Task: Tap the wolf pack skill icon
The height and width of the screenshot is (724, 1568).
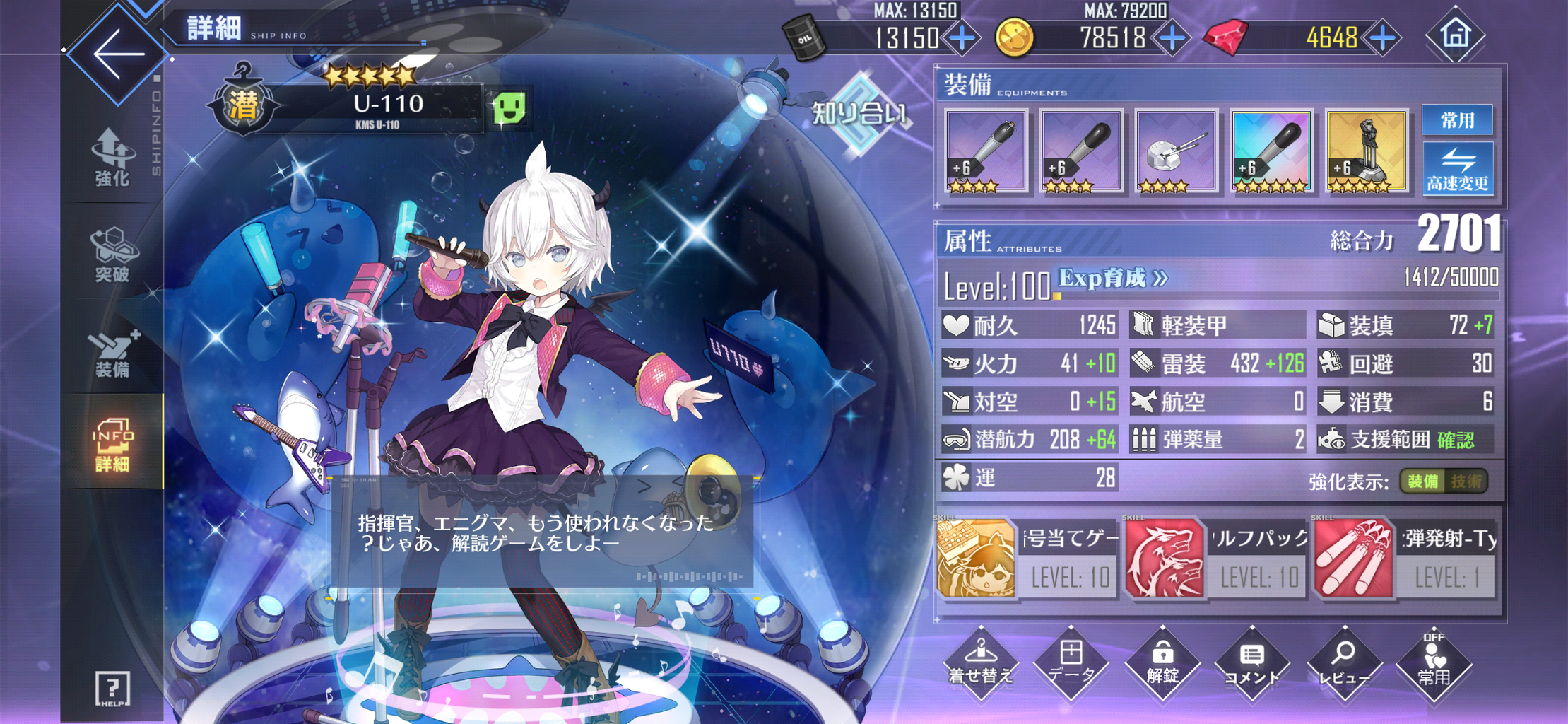Action: 1164,558
